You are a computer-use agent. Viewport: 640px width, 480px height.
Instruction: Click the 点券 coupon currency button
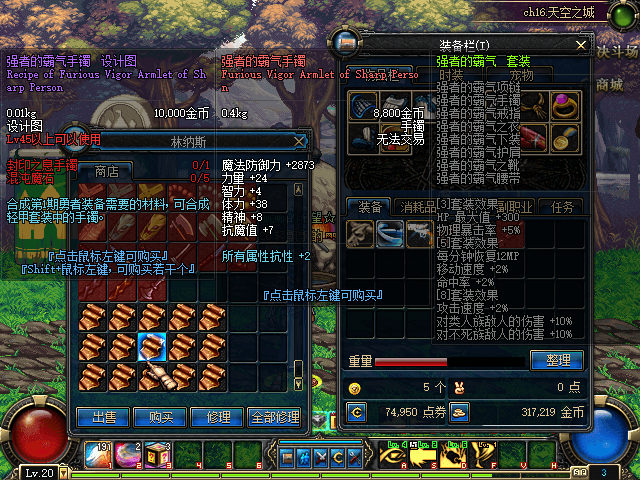click(356, 411)
